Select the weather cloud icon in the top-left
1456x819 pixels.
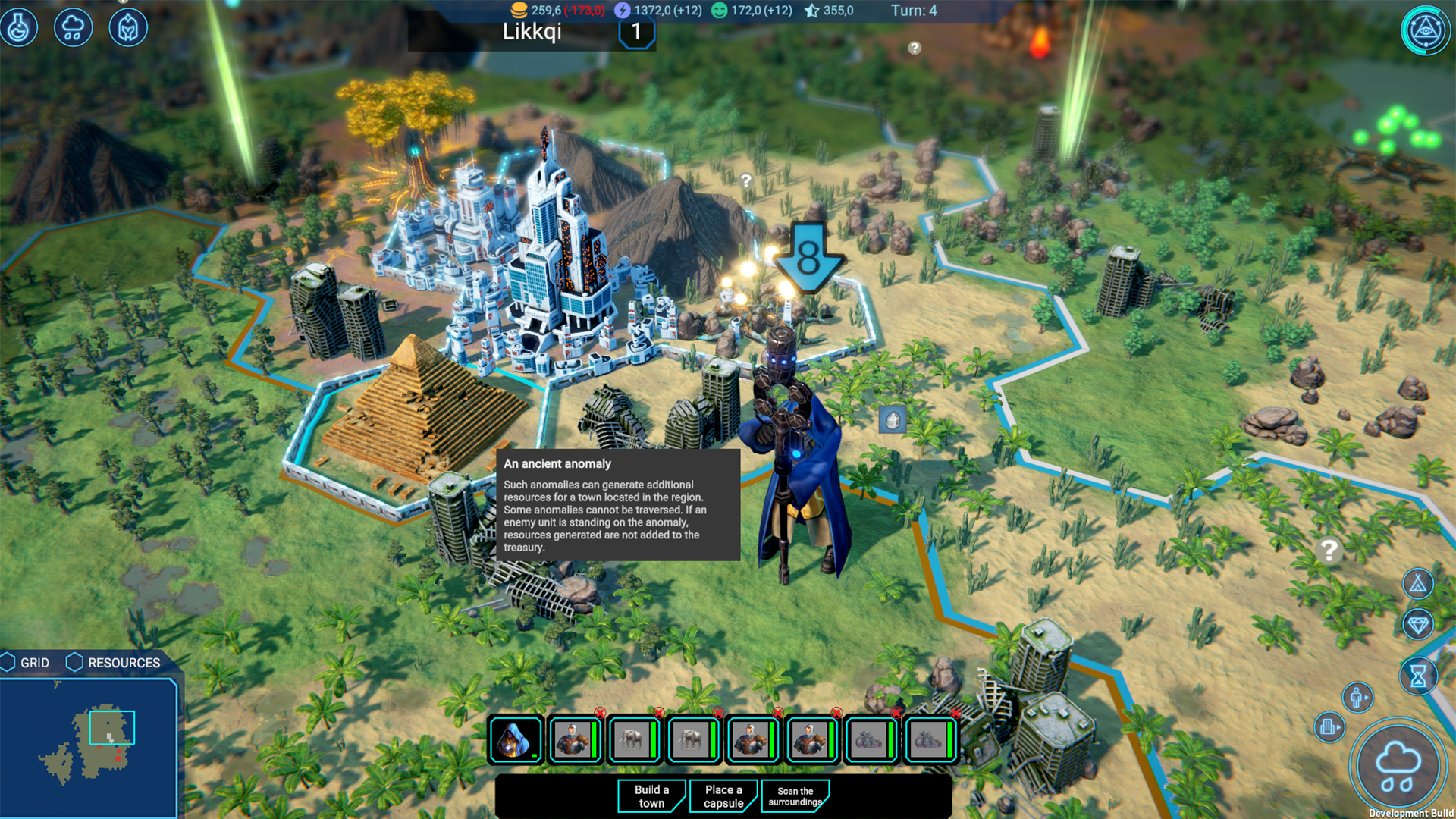click(73, 27)
